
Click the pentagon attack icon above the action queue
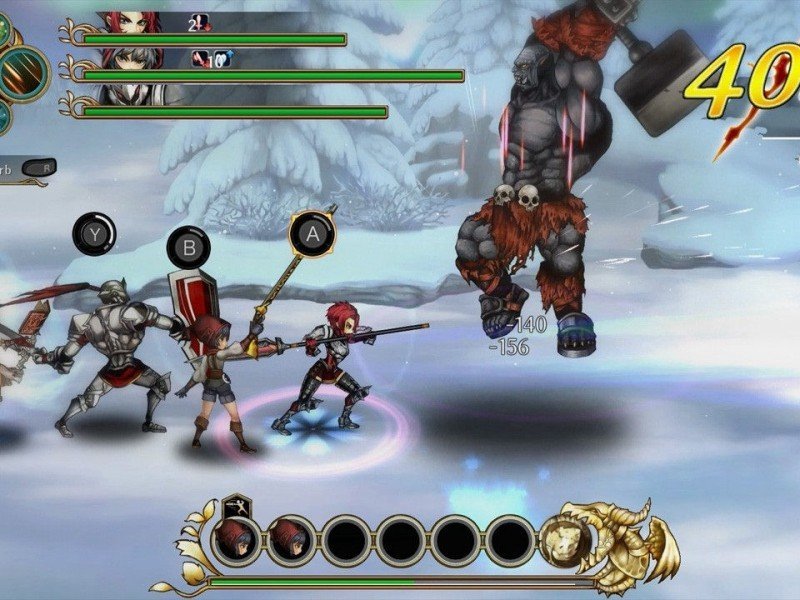(237, 505)
